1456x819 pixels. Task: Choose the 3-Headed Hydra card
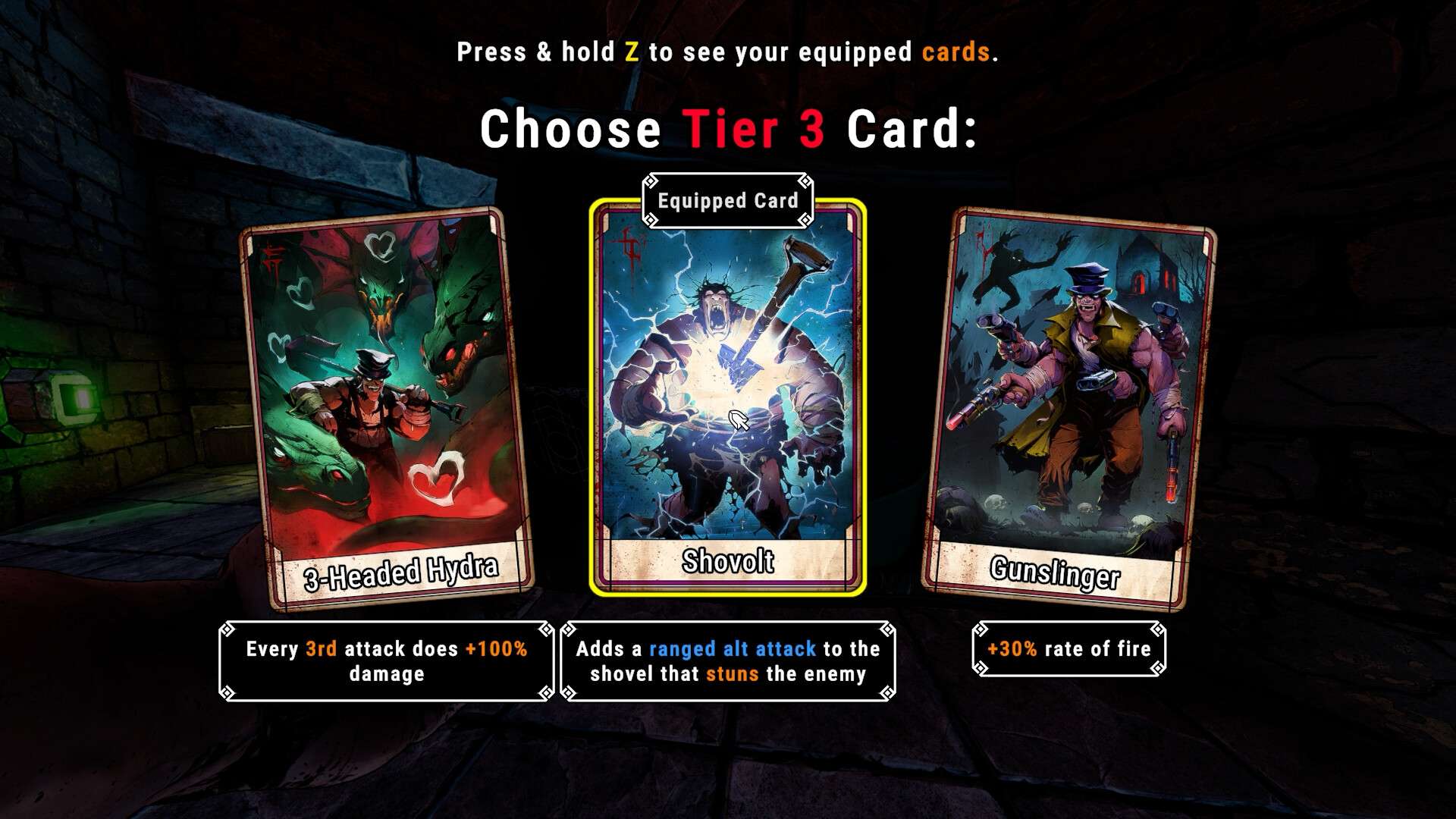[387, 409]
